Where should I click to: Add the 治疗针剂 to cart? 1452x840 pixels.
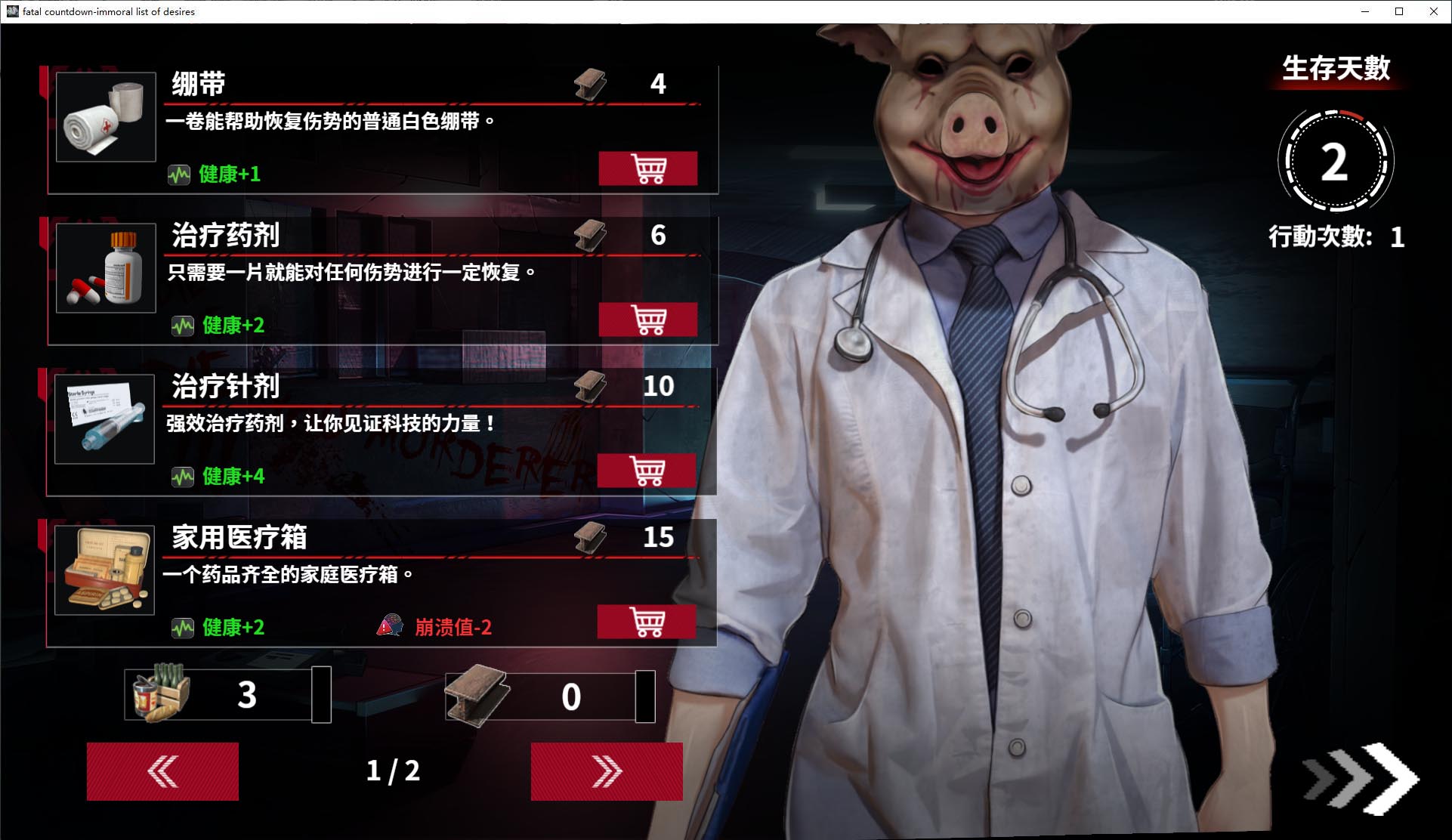coord(648,470)
